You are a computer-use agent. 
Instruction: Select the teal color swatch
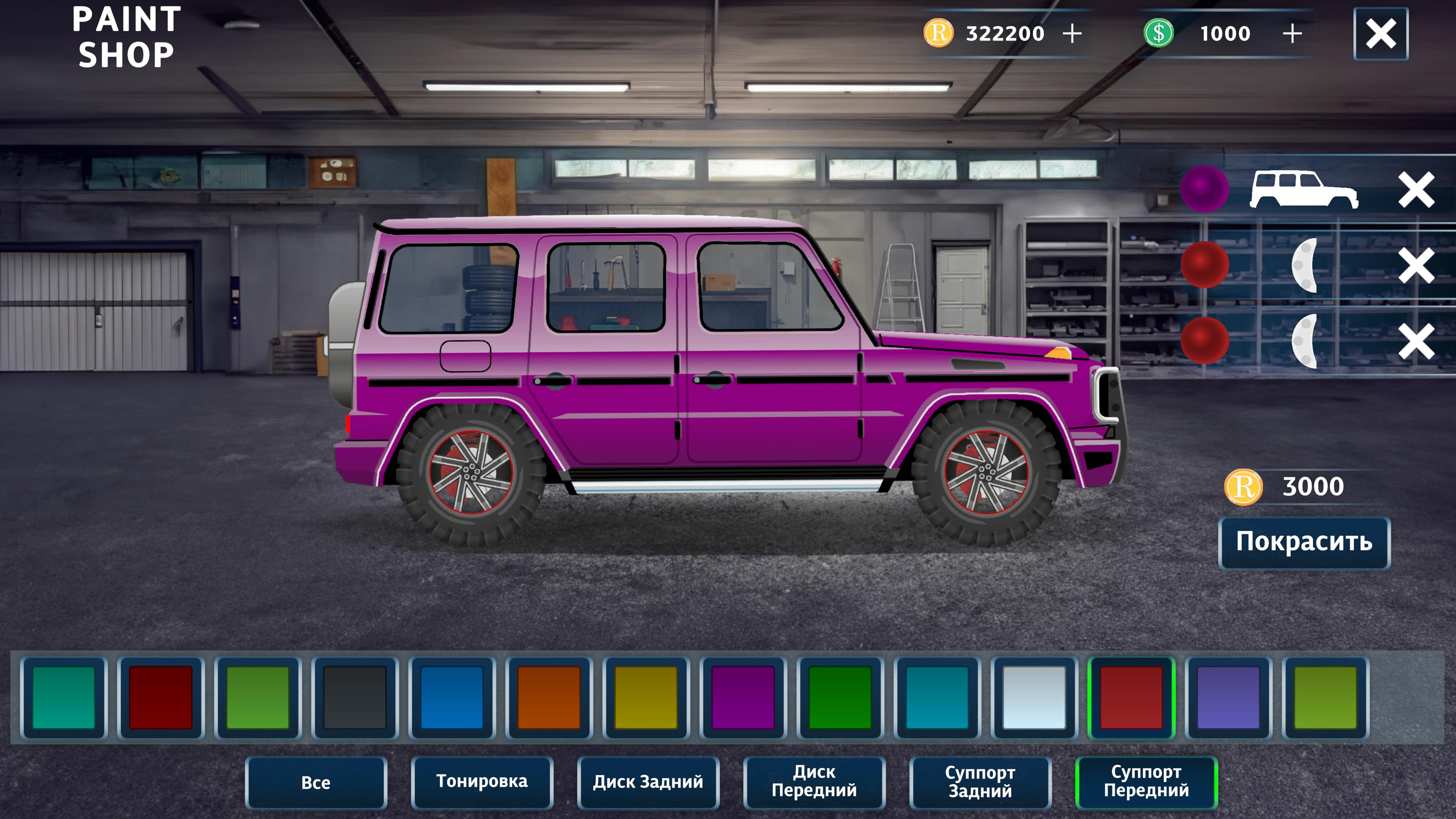coord(64,698)
